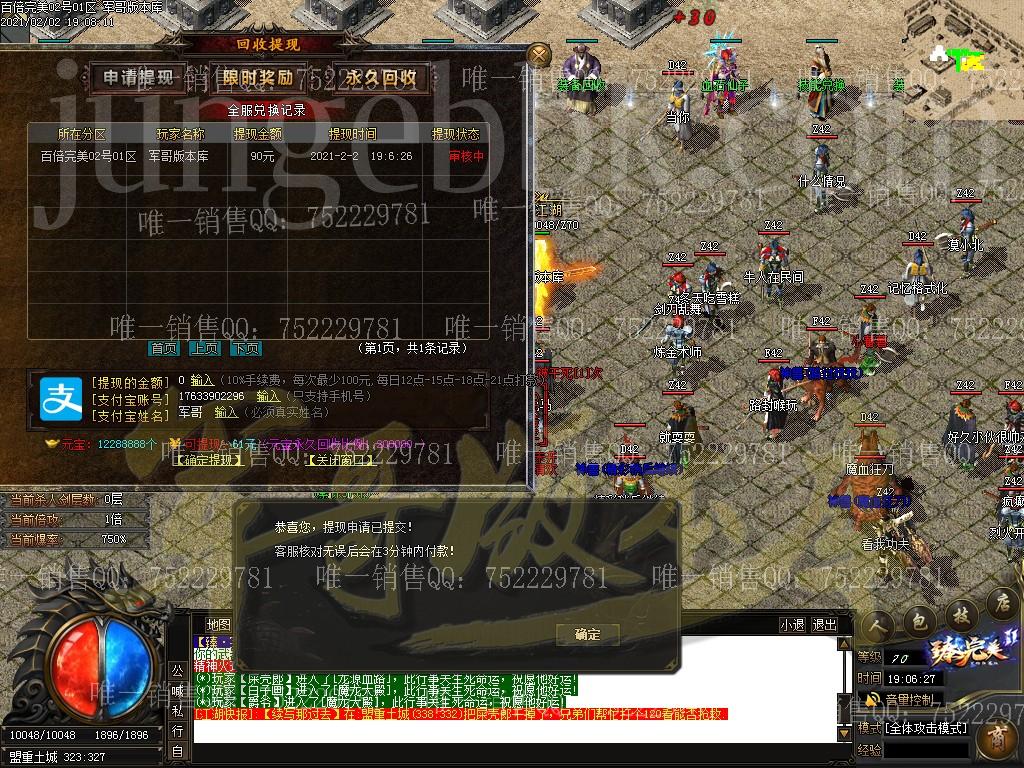Open the character panel via 人 button
The image size is (1024, 768).
(x=880, y=623)
